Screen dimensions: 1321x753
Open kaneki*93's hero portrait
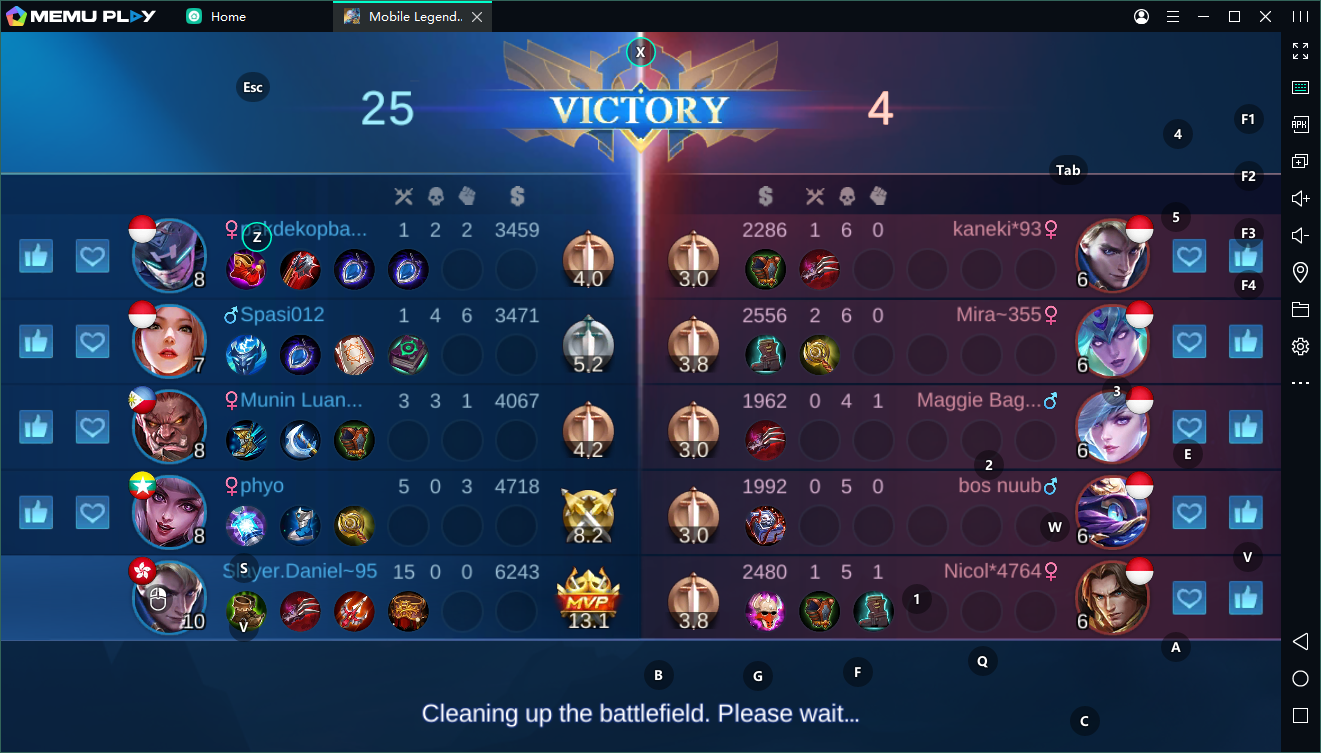click(1112, 257)
